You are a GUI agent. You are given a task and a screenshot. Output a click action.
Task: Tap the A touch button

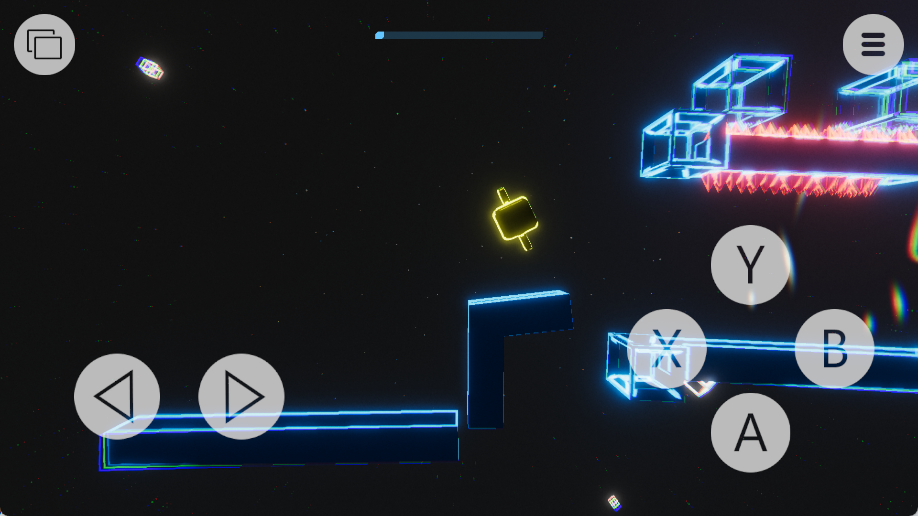[x=750, y=432]
